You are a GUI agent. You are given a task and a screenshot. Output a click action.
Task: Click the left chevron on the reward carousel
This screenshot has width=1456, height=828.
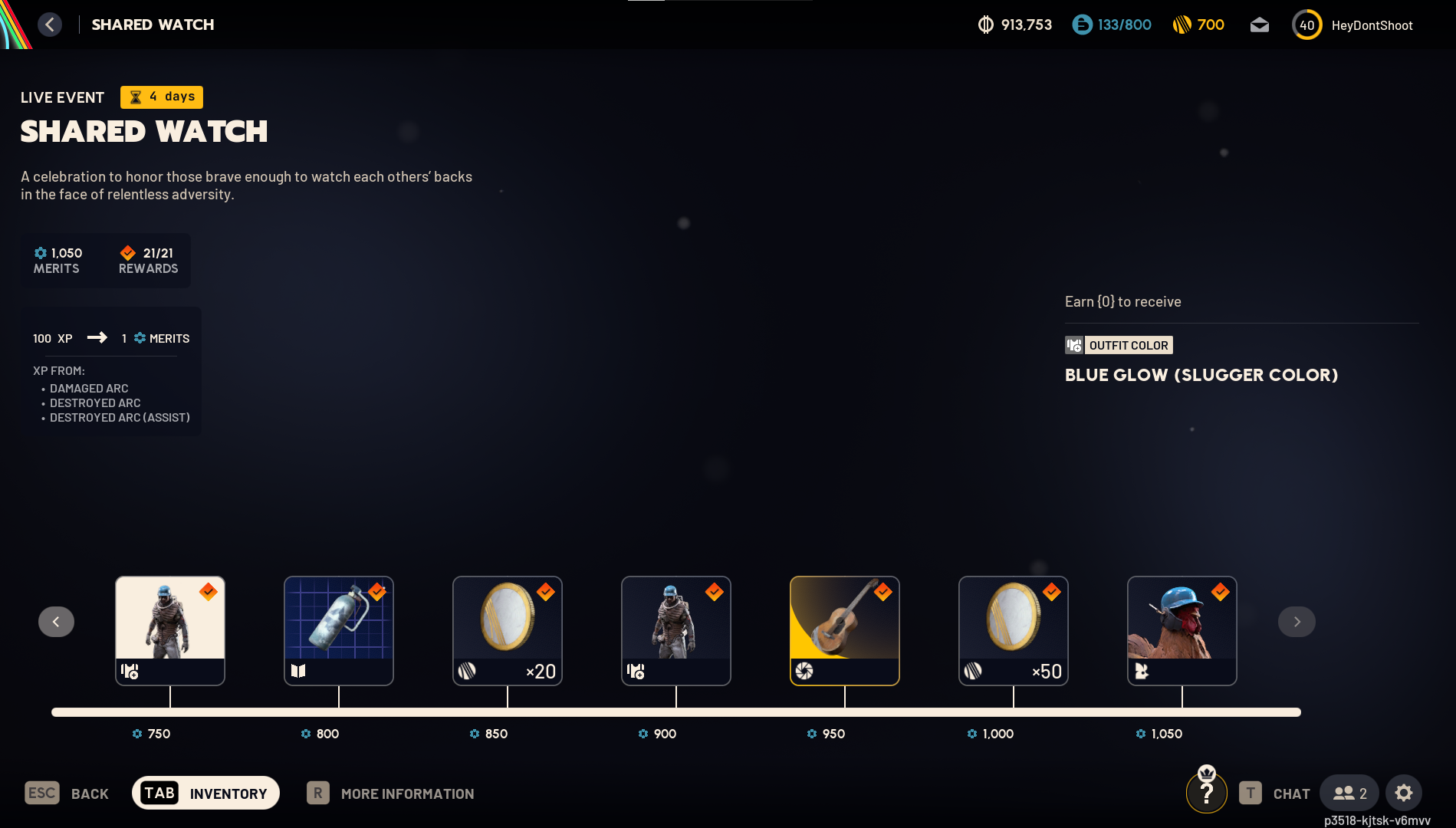coord(56,621)
